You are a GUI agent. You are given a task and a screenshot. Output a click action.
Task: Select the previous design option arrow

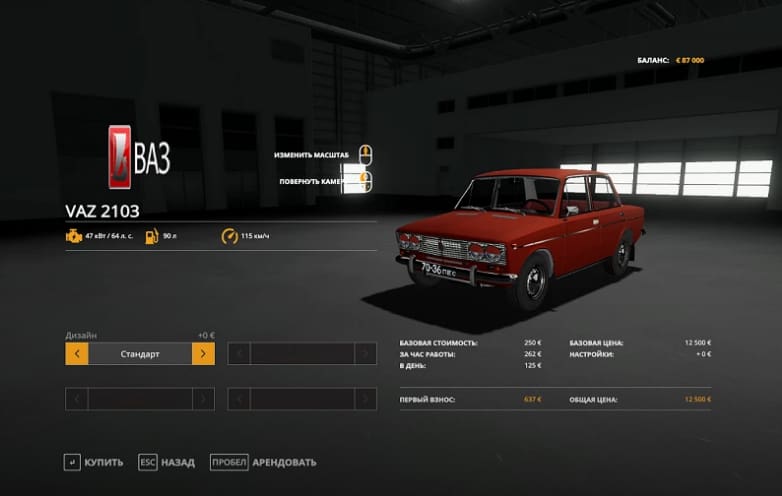(77, 354)
